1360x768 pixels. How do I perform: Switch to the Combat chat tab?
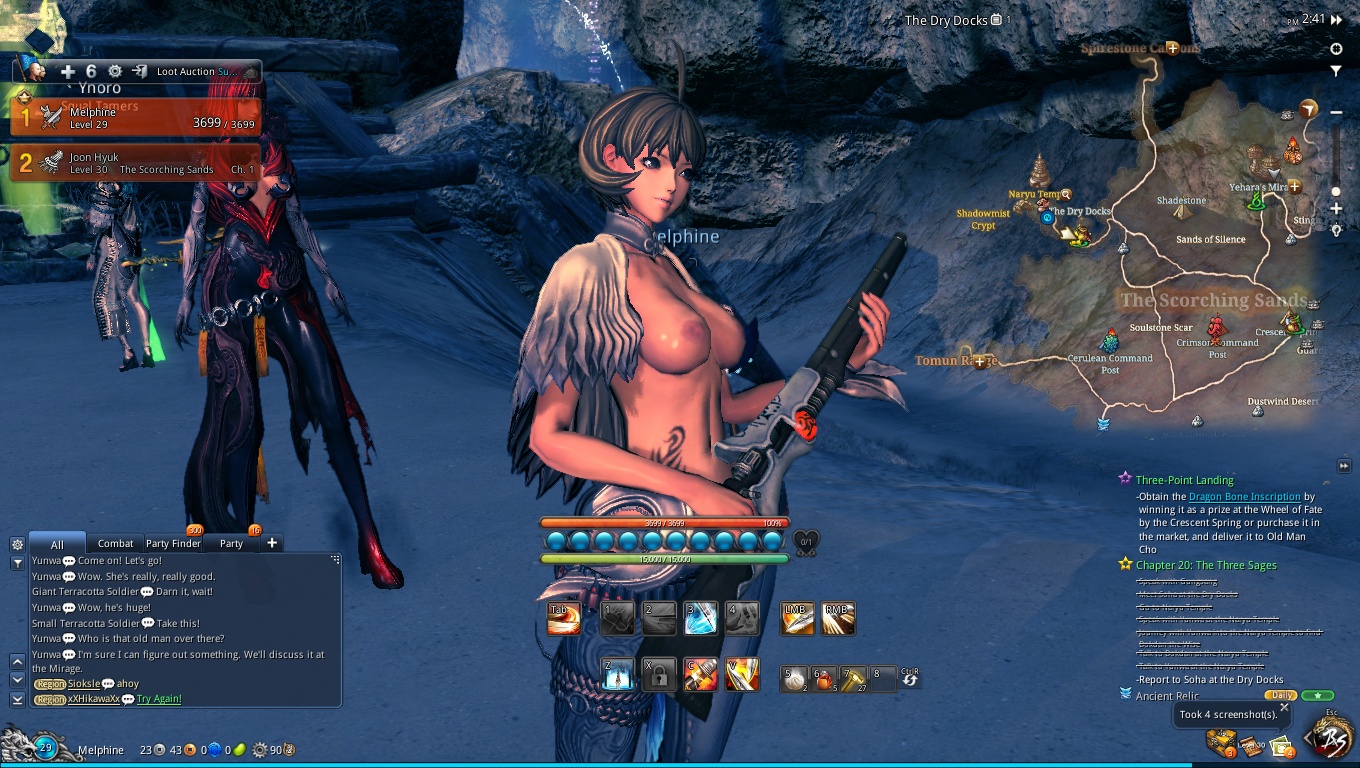pyautogui.click(x=116, y=543)
